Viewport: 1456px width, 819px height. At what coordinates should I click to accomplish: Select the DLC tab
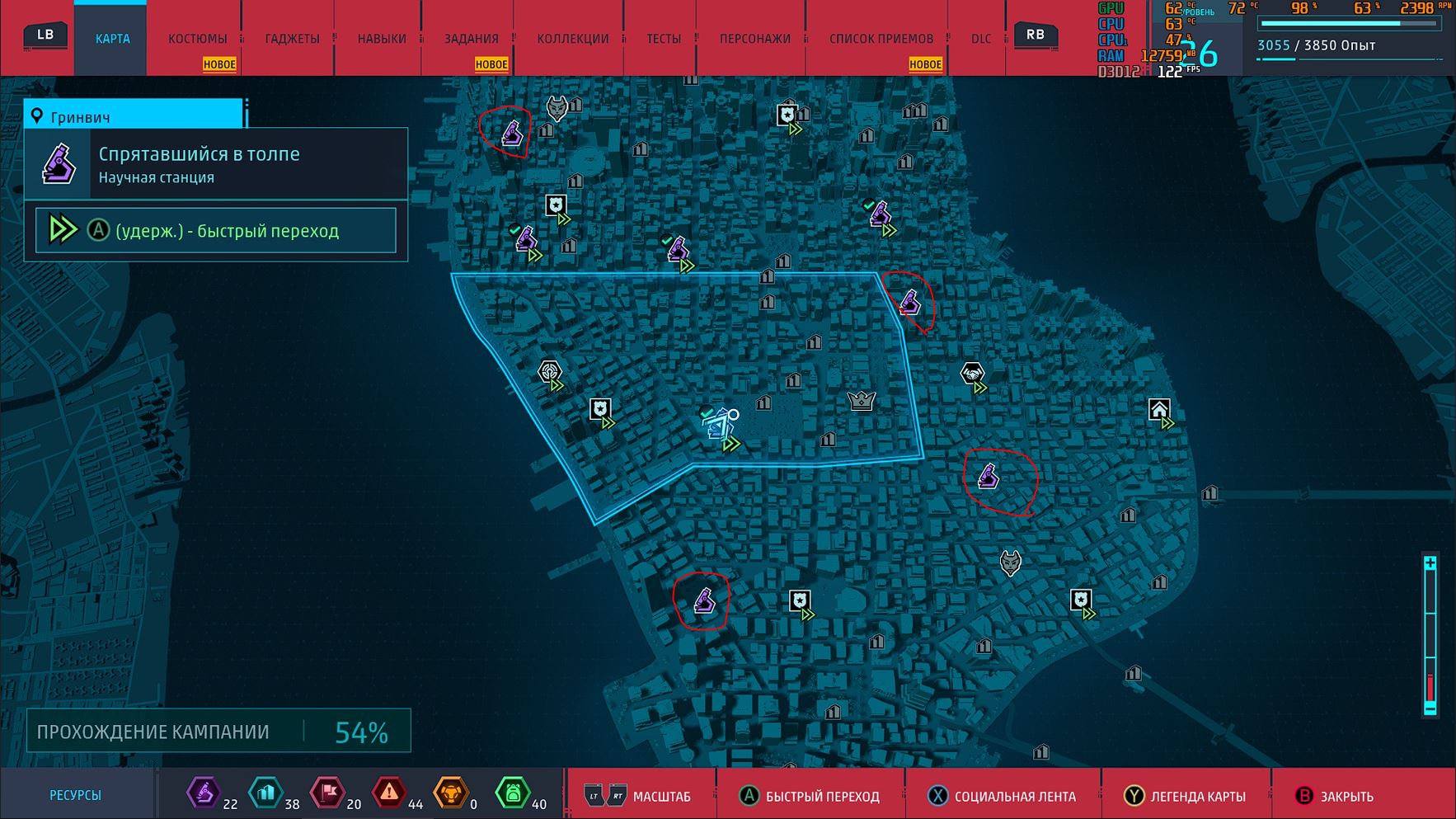(x=981, y=39)
